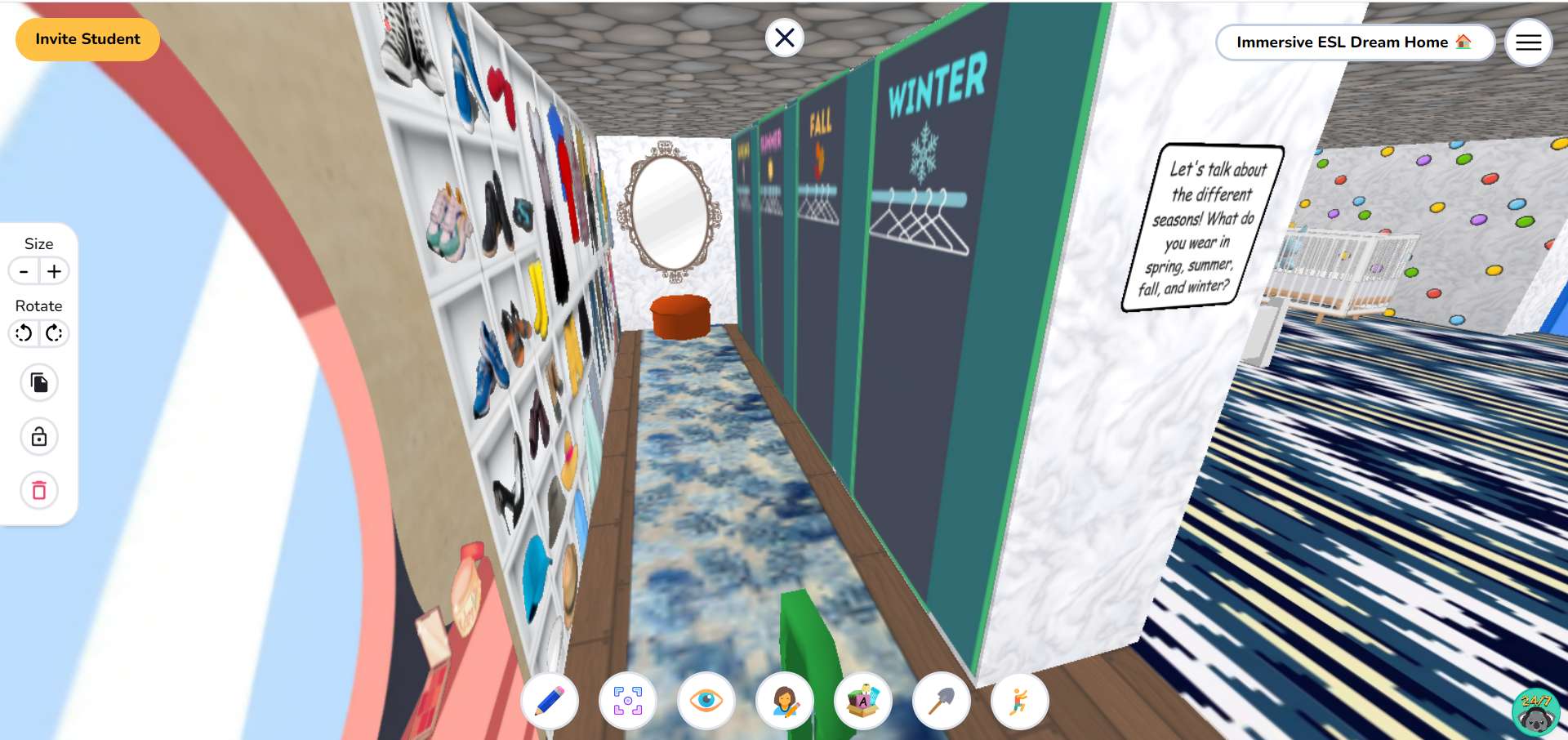This screenshot has width=1568, height=740.
Task: Dismiss the overlay with the X button
Action: click(x=784, y=38)
